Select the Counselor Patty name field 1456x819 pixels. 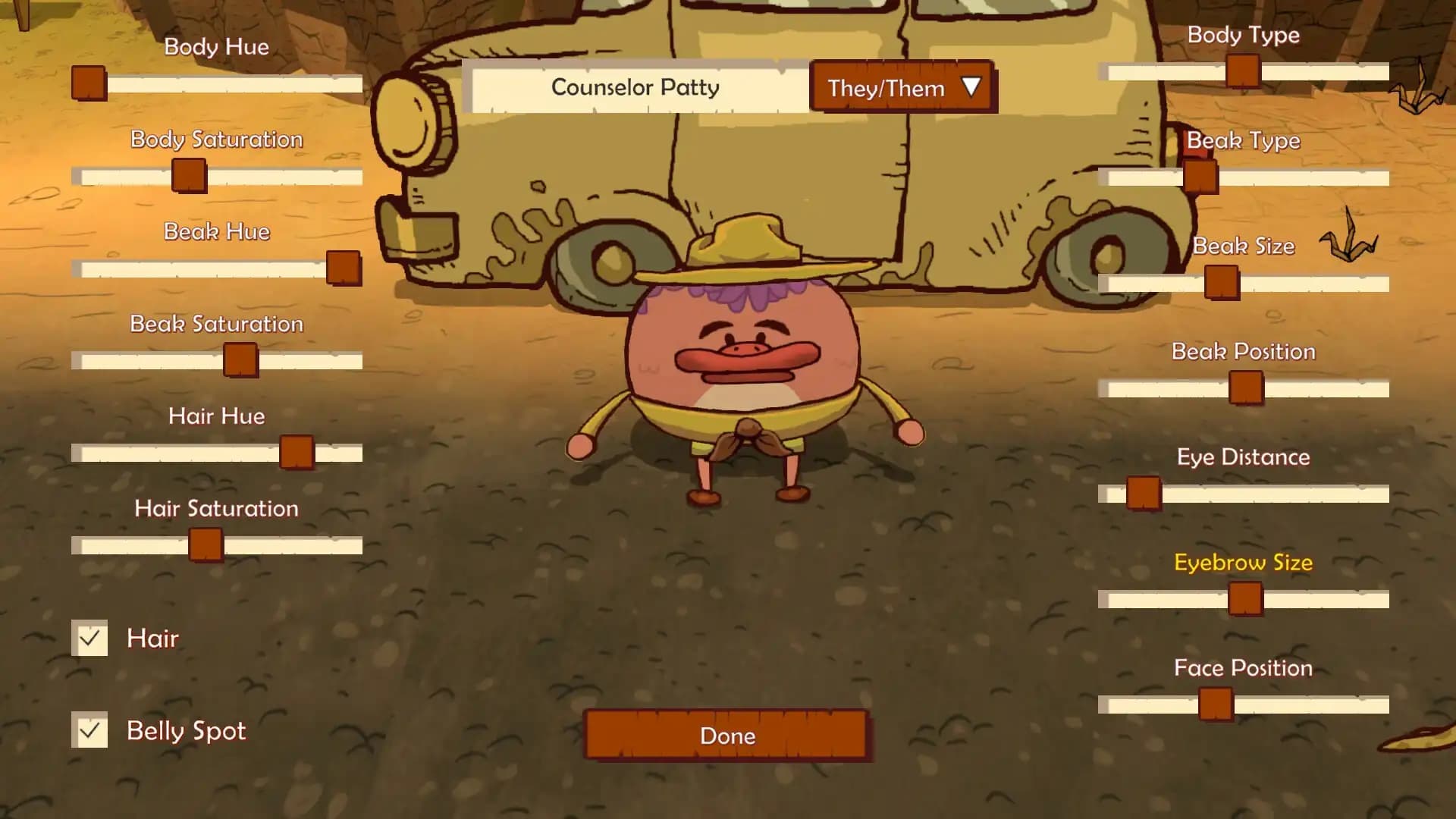click(x=635, y=88)
